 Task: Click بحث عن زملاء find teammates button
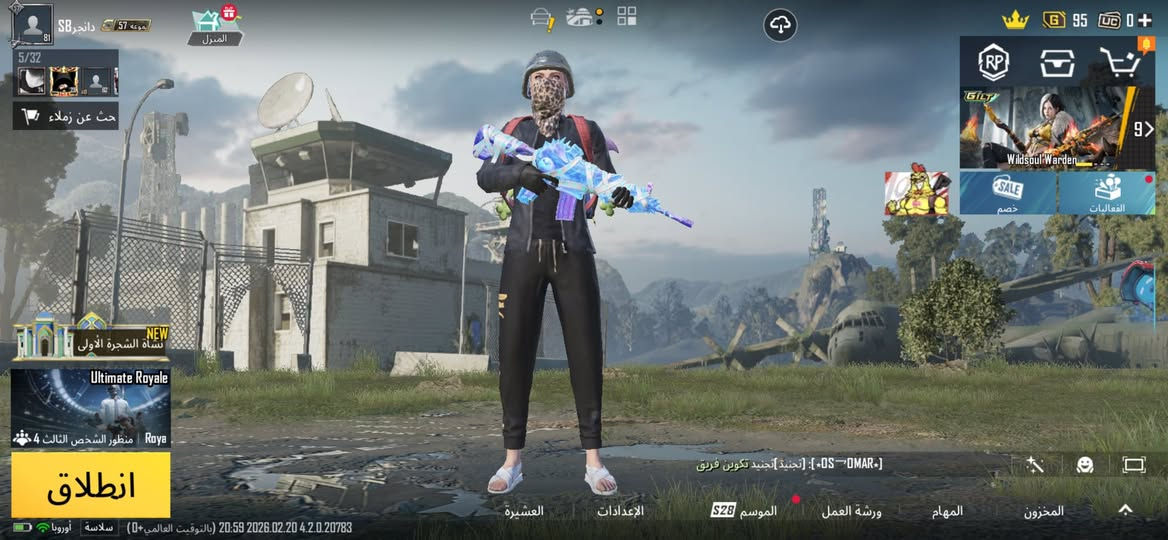point(66,116)
